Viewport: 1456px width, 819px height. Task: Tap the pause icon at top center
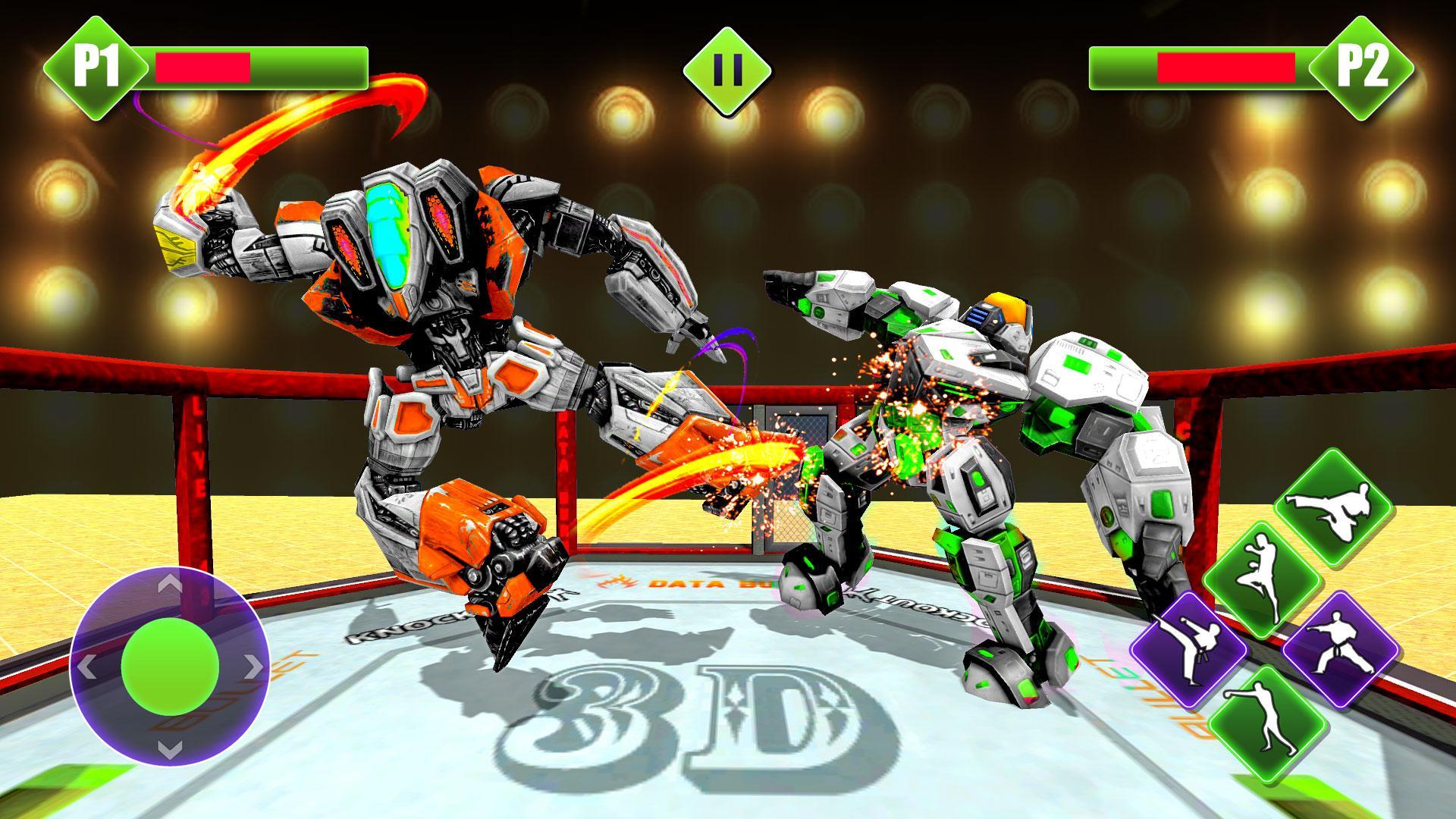click(x=727, y=69)
